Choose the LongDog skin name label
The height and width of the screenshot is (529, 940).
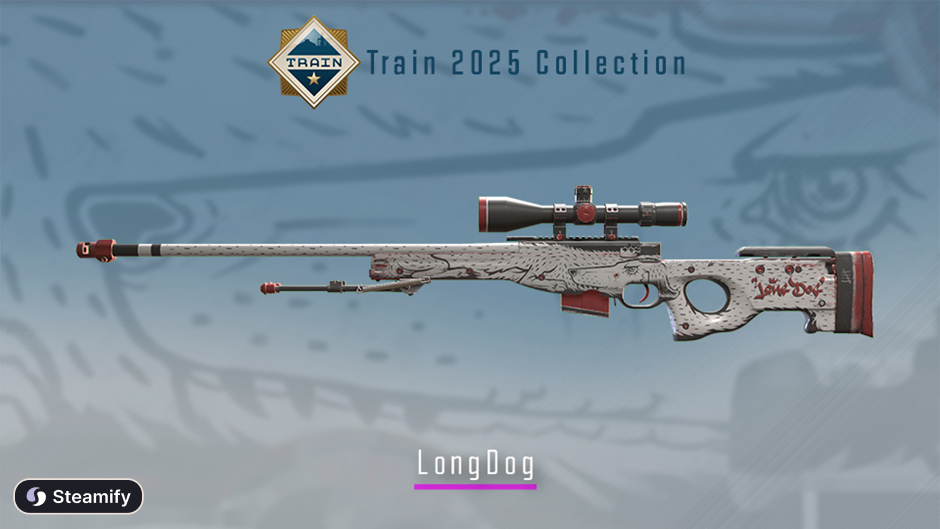(x=475, y=464)
